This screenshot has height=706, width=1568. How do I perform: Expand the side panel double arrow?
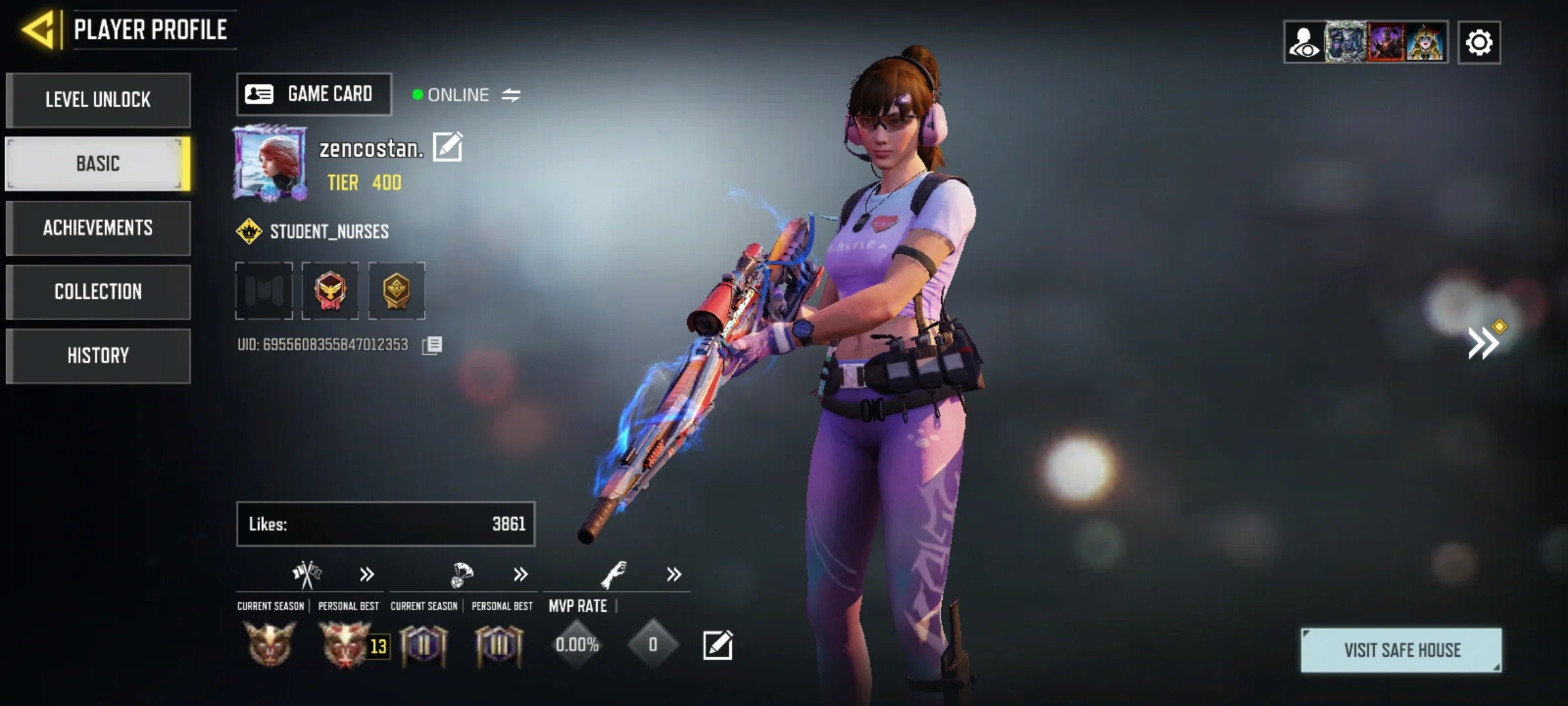tap(1483, 343)
